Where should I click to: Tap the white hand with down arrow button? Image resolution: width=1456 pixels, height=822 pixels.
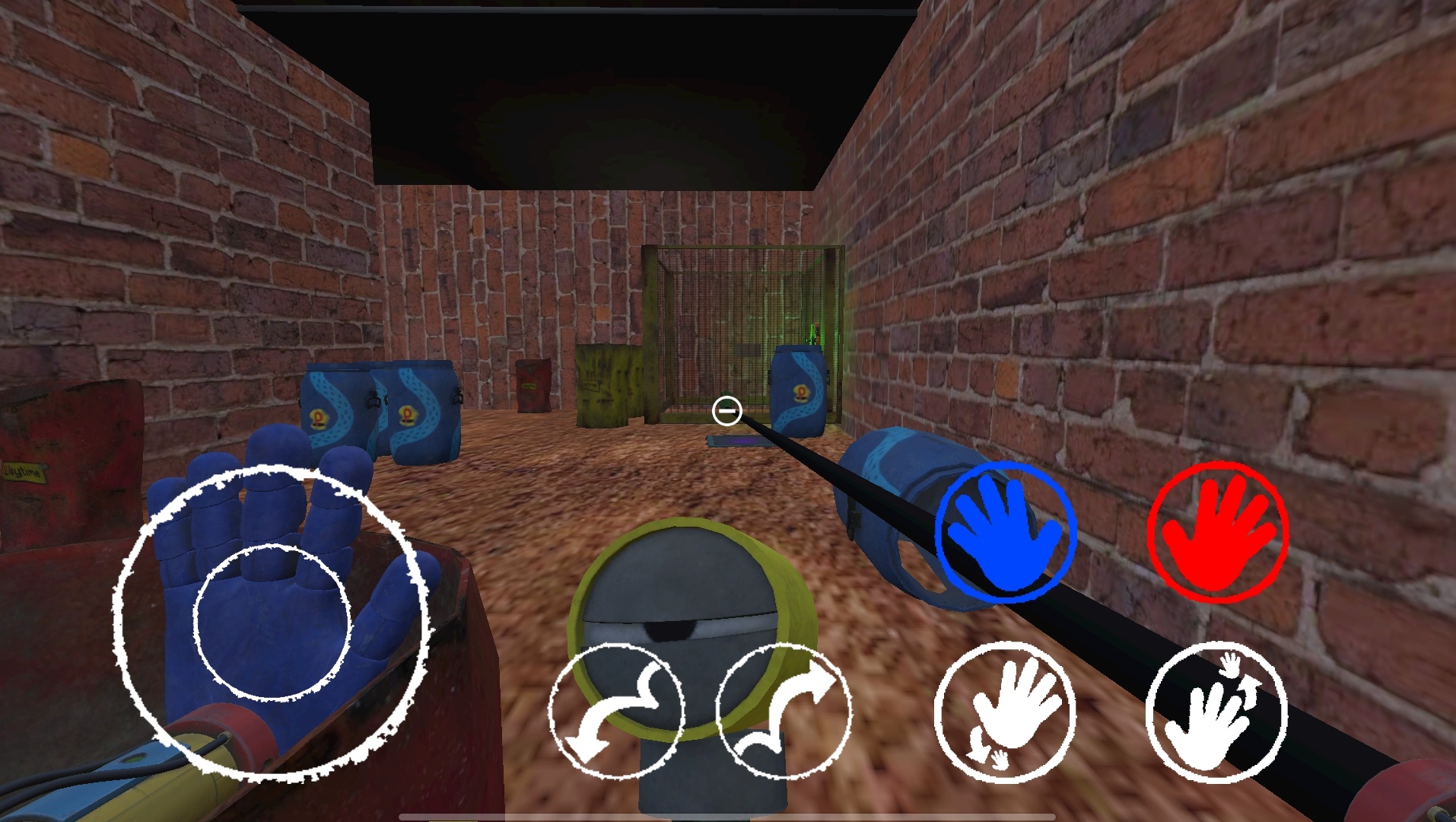point(1006,711)
